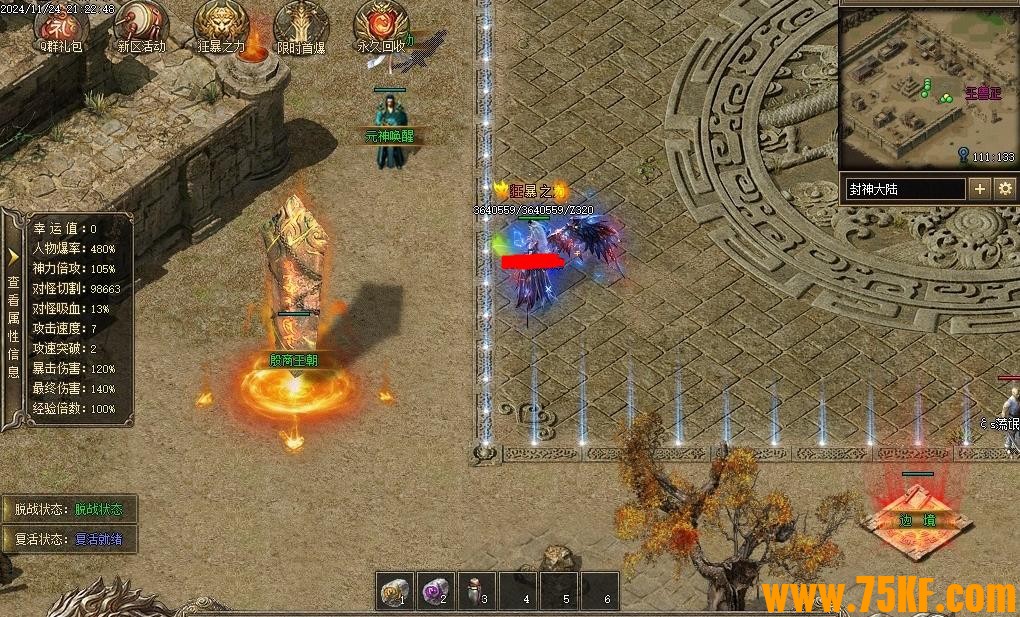Open the minimap gear settings button

click(1005, 188)
